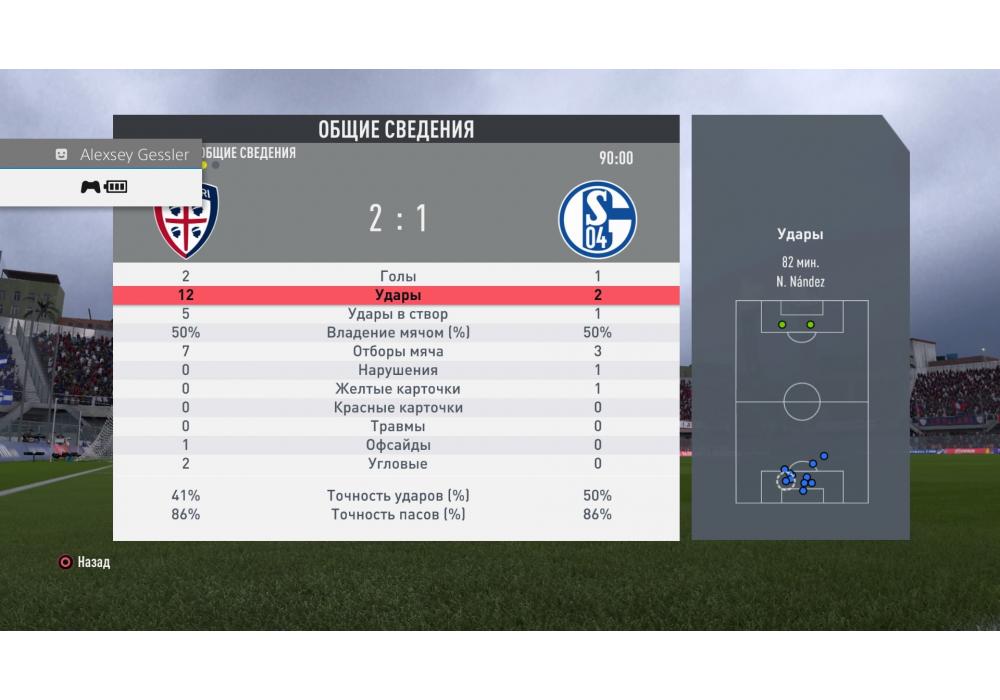The height and width of the screenshot is (700, 1000).
Task: Select the Желтые карточки row
Action: click(398, 389)
